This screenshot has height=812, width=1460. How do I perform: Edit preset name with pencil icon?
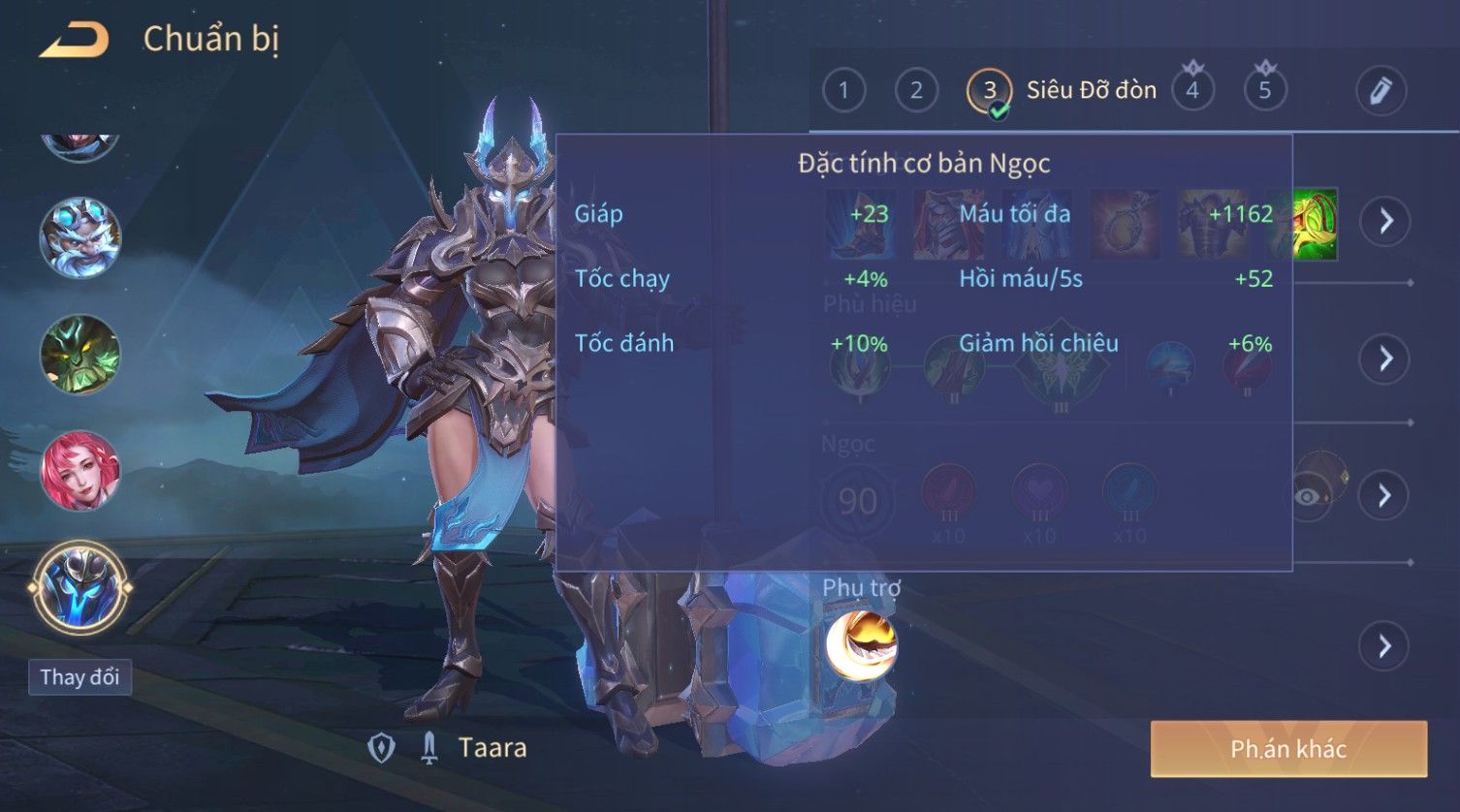click(1381, 90)
